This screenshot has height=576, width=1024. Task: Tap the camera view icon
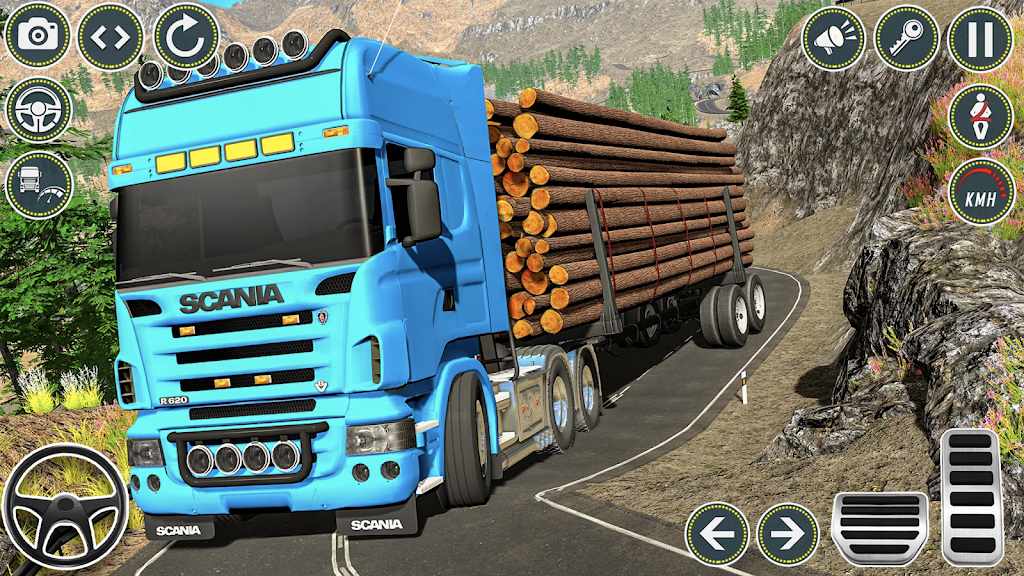pyautogui.click(x=38, y=37)
